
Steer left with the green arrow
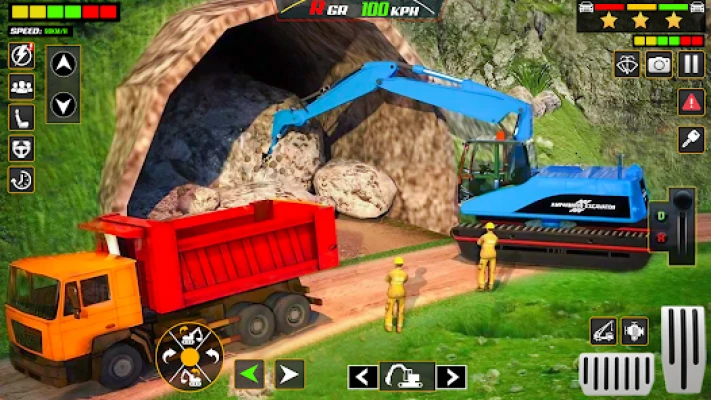[x=250, y=374]
